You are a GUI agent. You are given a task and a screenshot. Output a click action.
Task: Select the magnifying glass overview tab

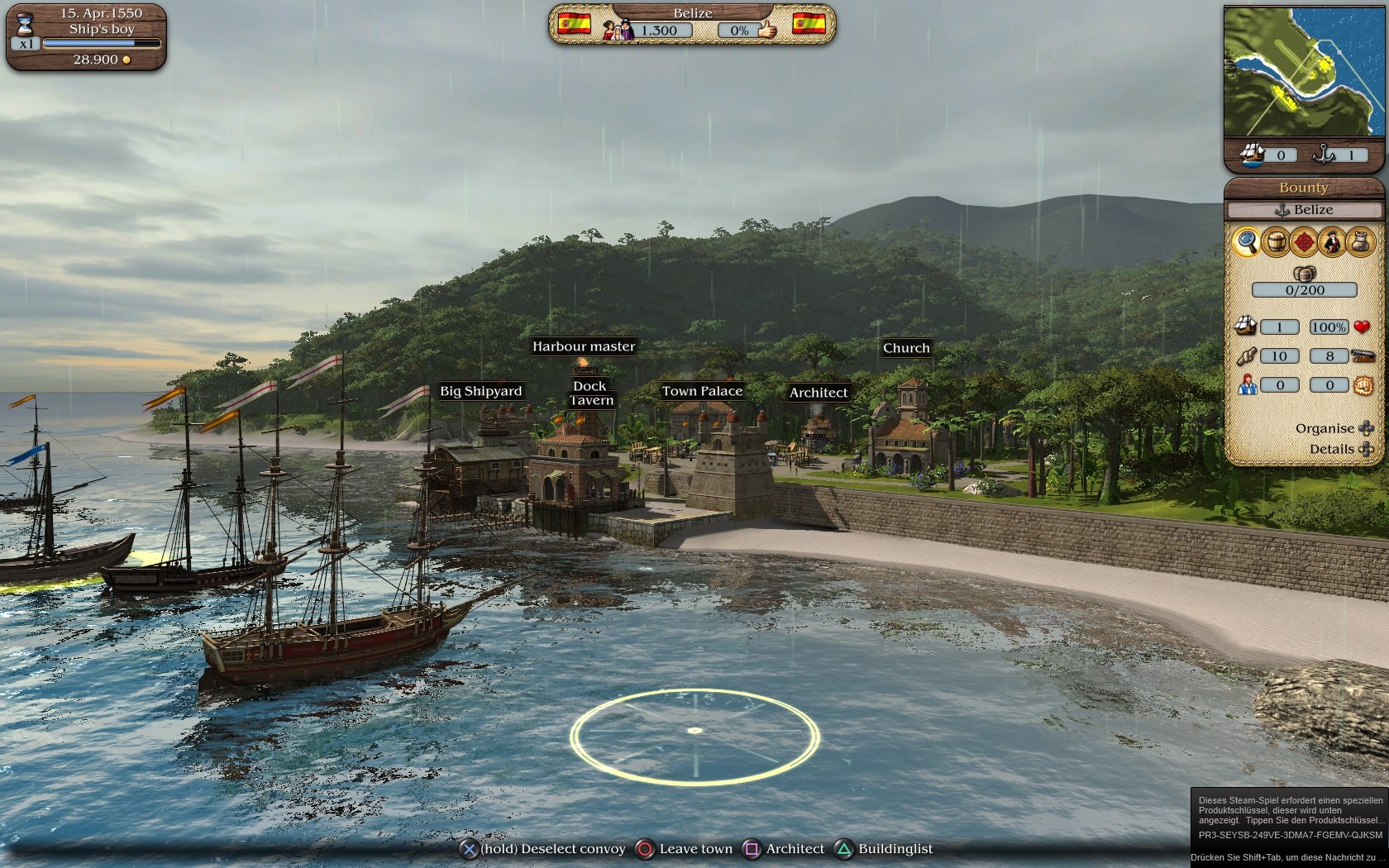1249,241
